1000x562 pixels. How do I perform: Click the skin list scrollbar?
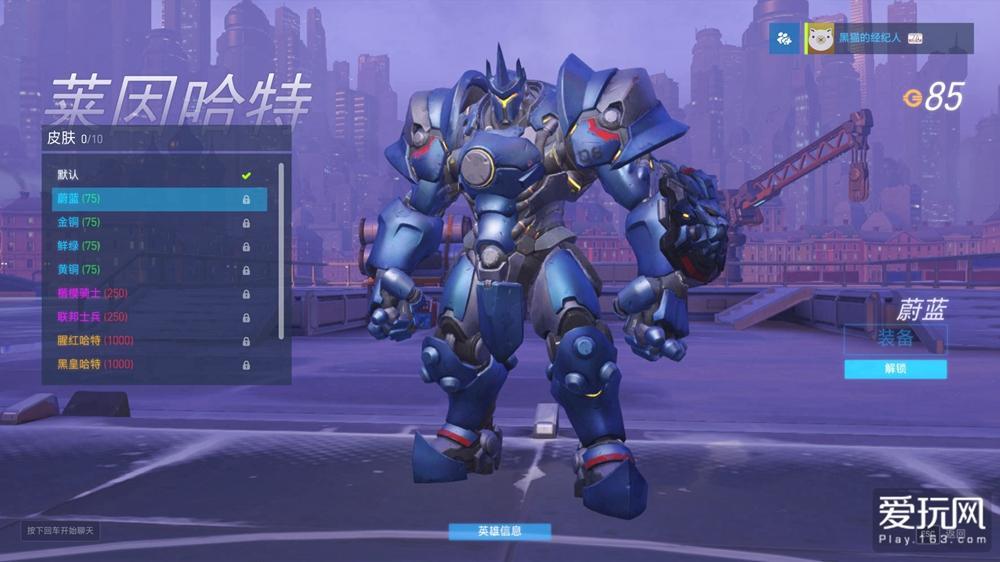pos(281,250)
